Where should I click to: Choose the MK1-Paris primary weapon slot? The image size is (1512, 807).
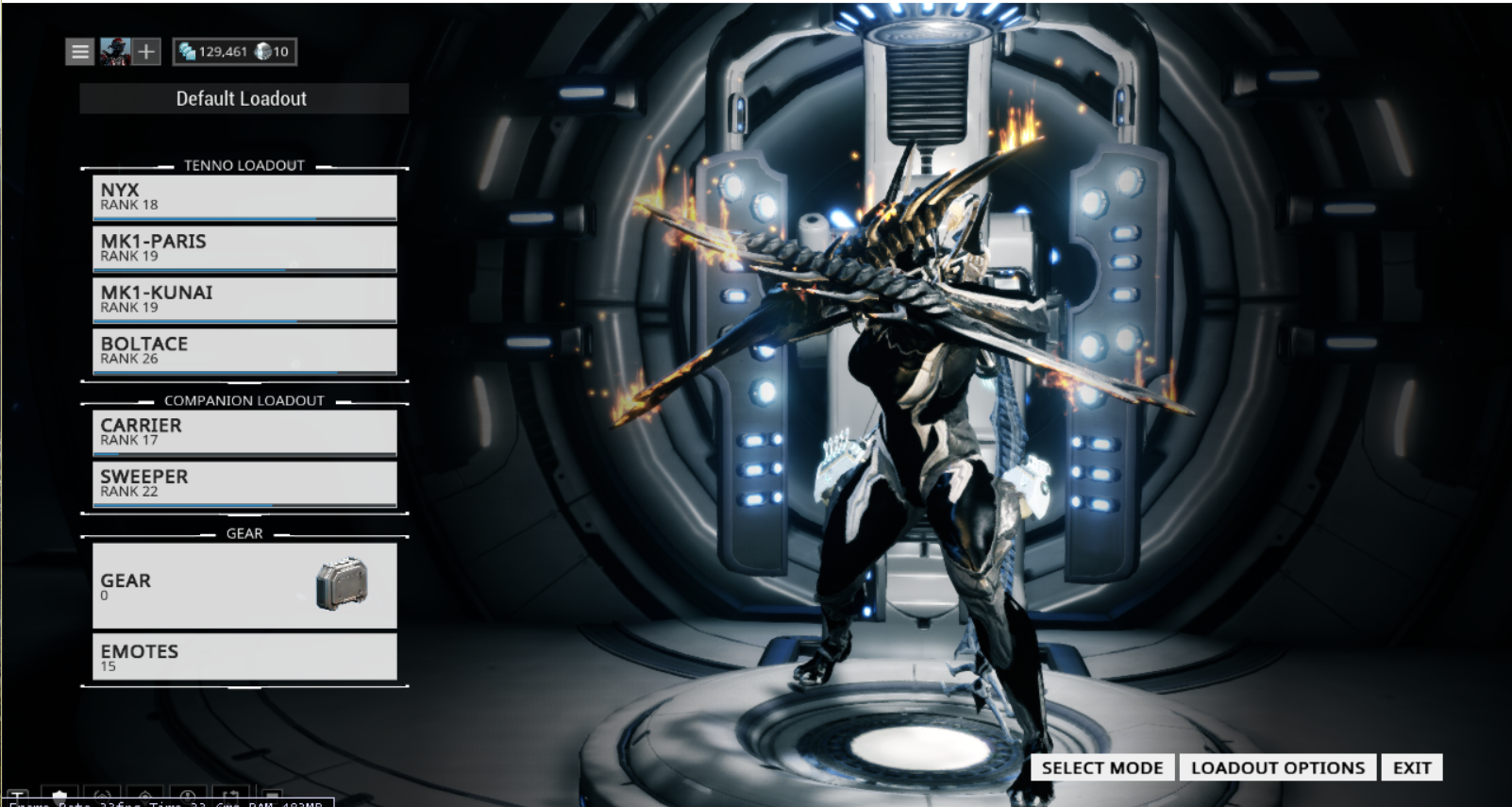click(x=244, y=248)
